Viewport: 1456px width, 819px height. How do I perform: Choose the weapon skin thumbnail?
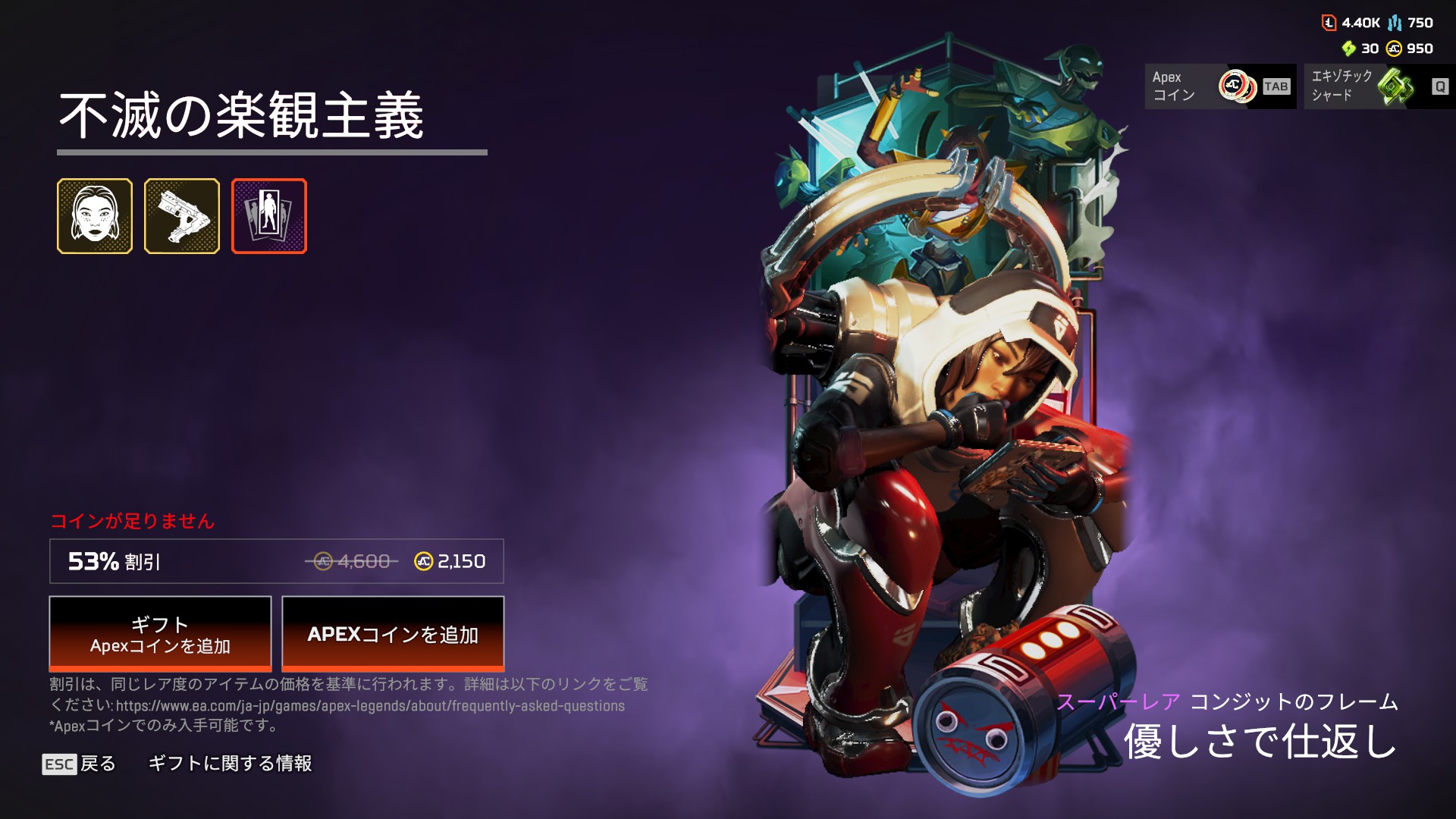(182, 216)
